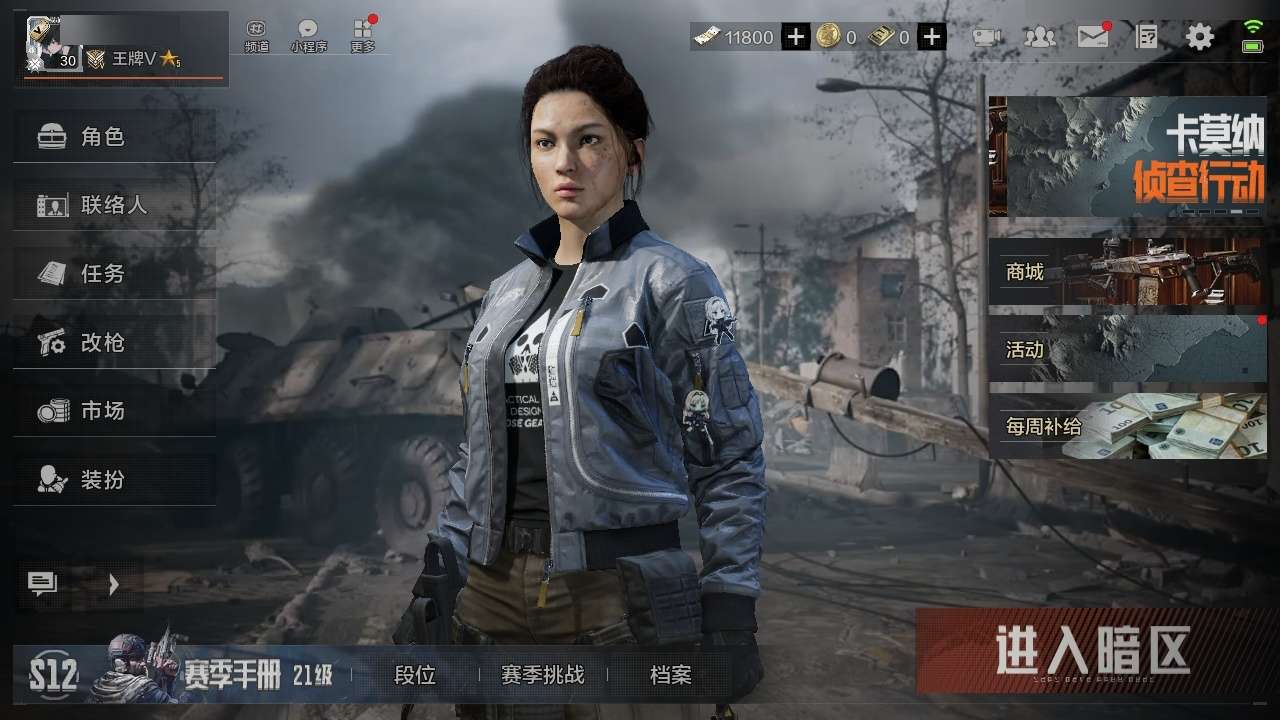Image resolution: width=1280 pixels, height=720 pixels.
Task: Open the settings gear icon
Action: [1199, 38]
